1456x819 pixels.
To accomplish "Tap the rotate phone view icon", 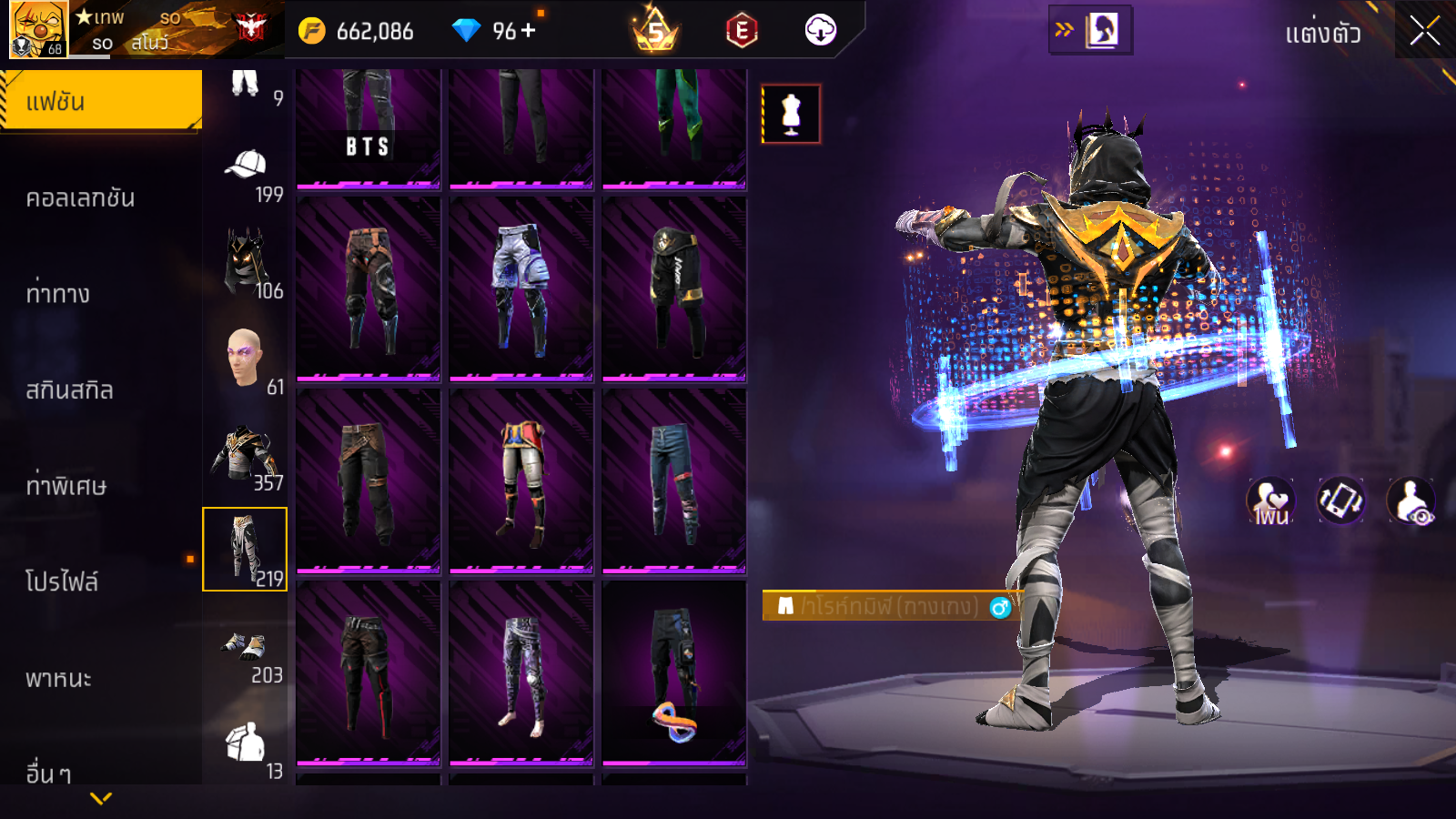I will tap(1340, 500).
